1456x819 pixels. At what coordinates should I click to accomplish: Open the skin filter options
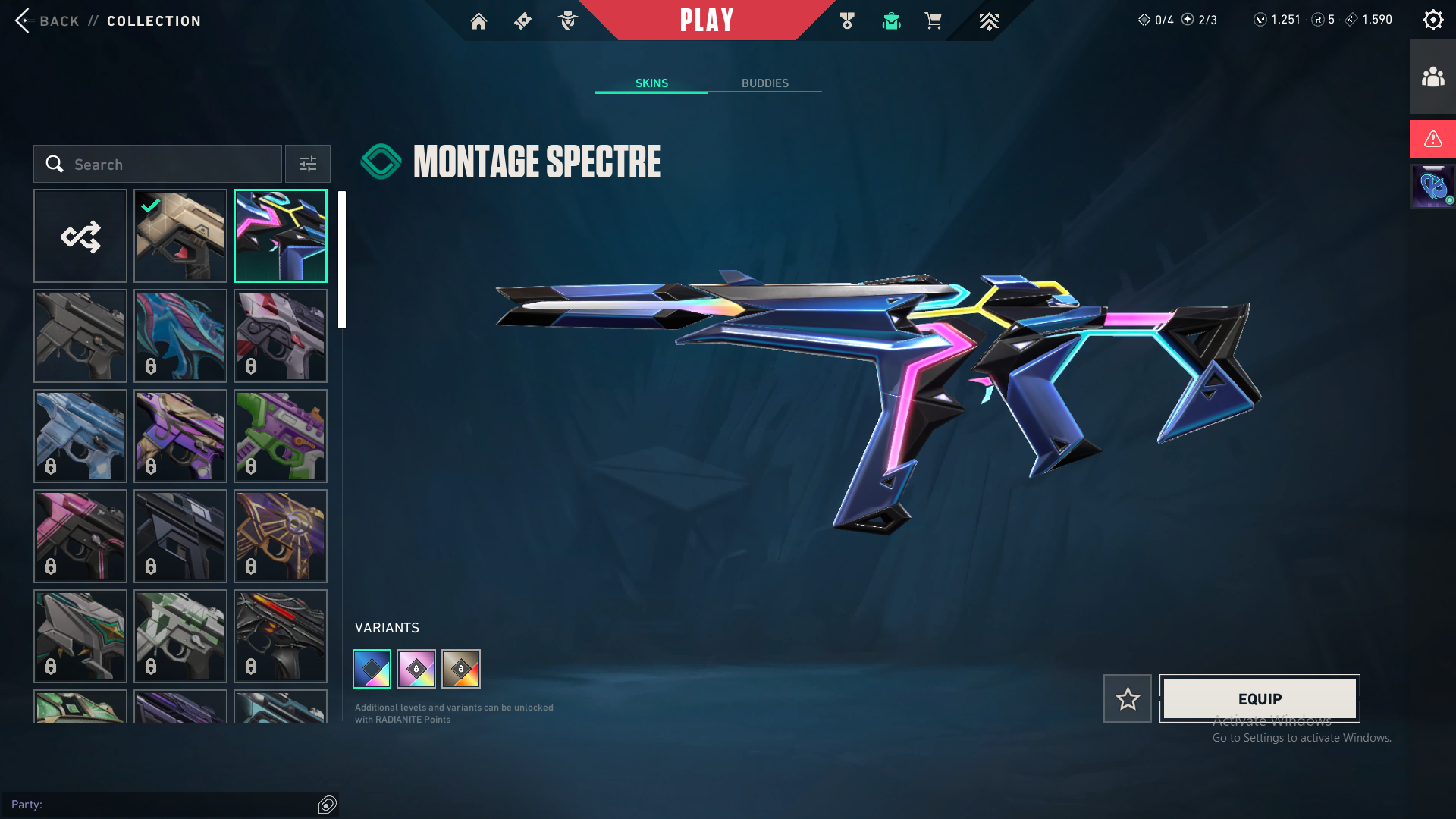click(x=308, y=164)
